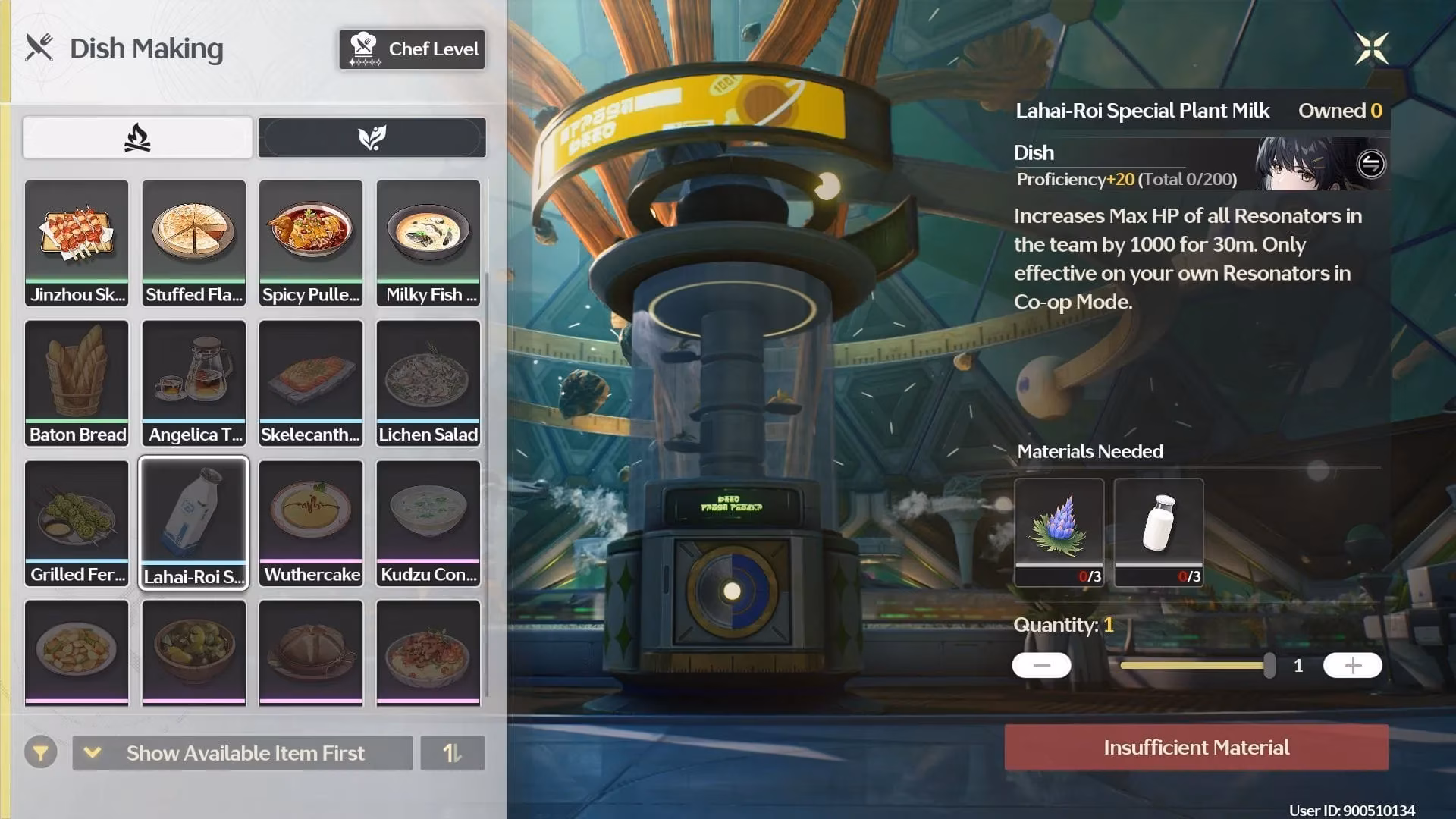Inspect the blue flower material

click(x=1059, y=531)
